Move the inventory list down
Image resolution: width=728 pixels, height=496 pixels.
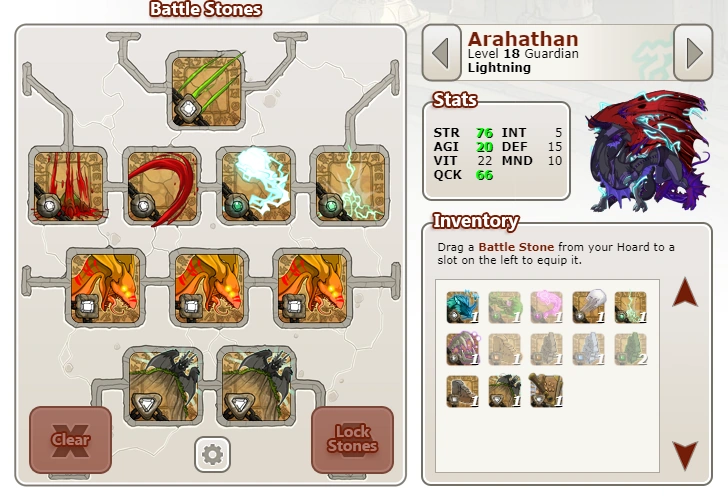[x=685, y=455]
